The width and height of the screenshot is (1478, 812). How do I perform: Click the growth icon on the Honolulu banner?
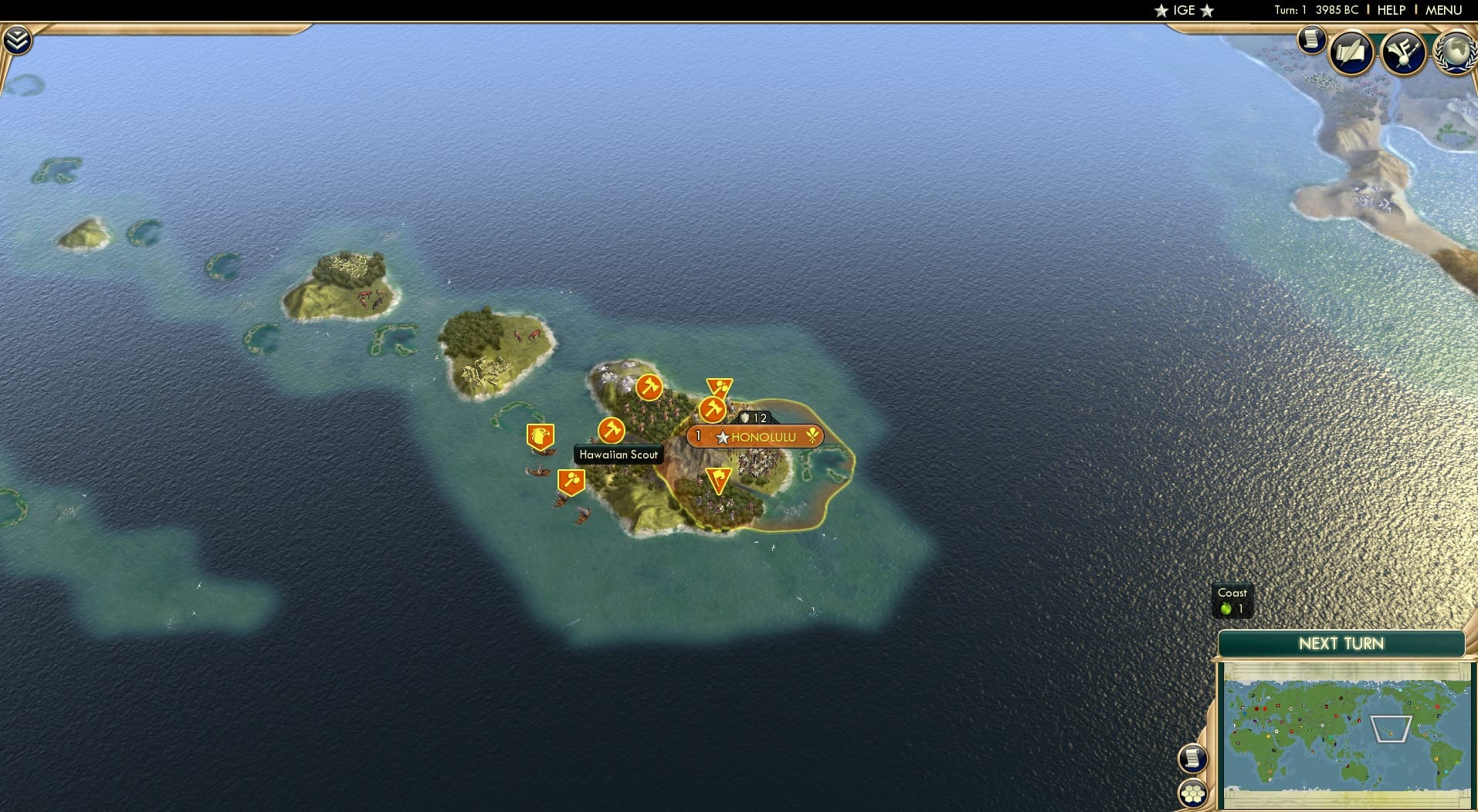pyautogui.click(x=812, y=436)
